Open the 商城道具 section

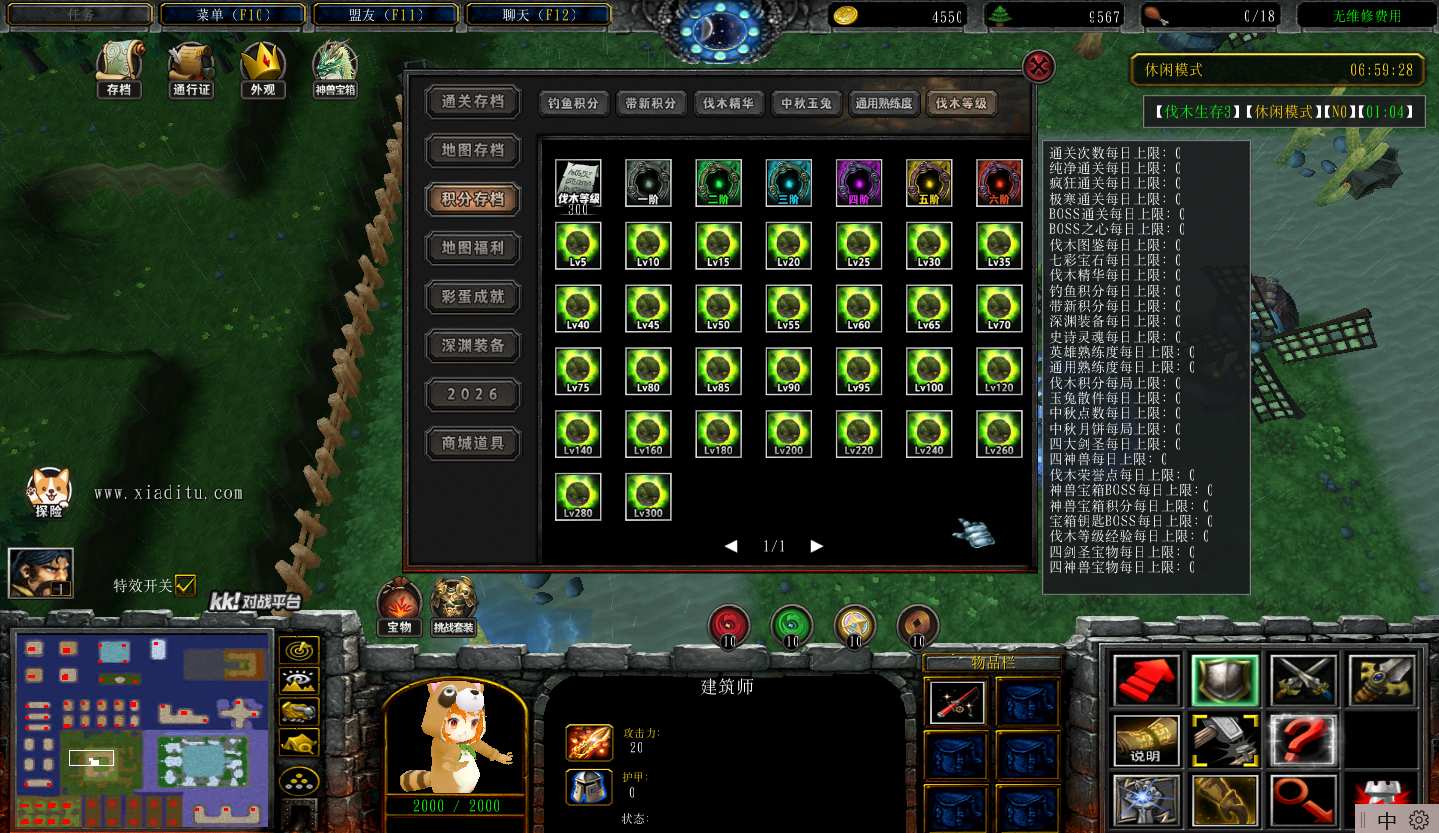(x=473, y=443)
